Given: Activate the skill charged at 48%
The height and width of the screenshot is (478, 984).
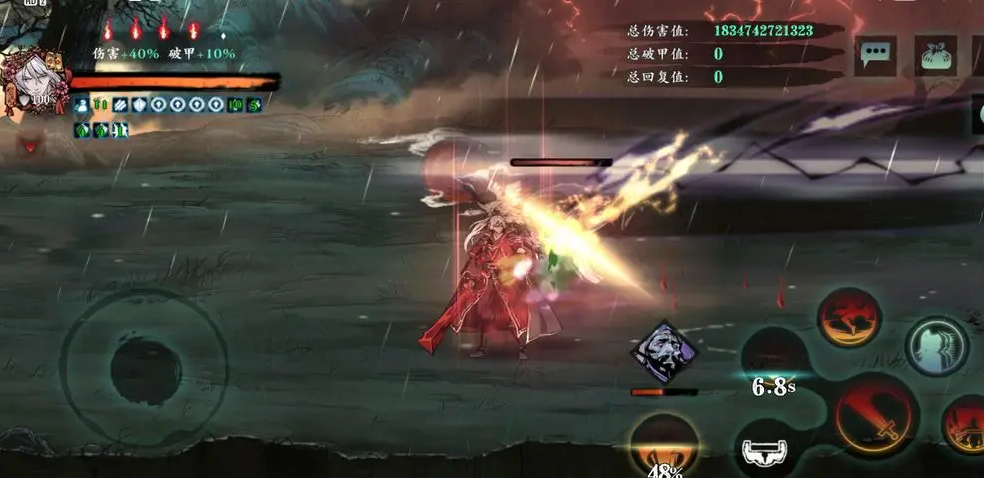Looking at the screenshot, I should pyautogui.click(x=663, y=446).
